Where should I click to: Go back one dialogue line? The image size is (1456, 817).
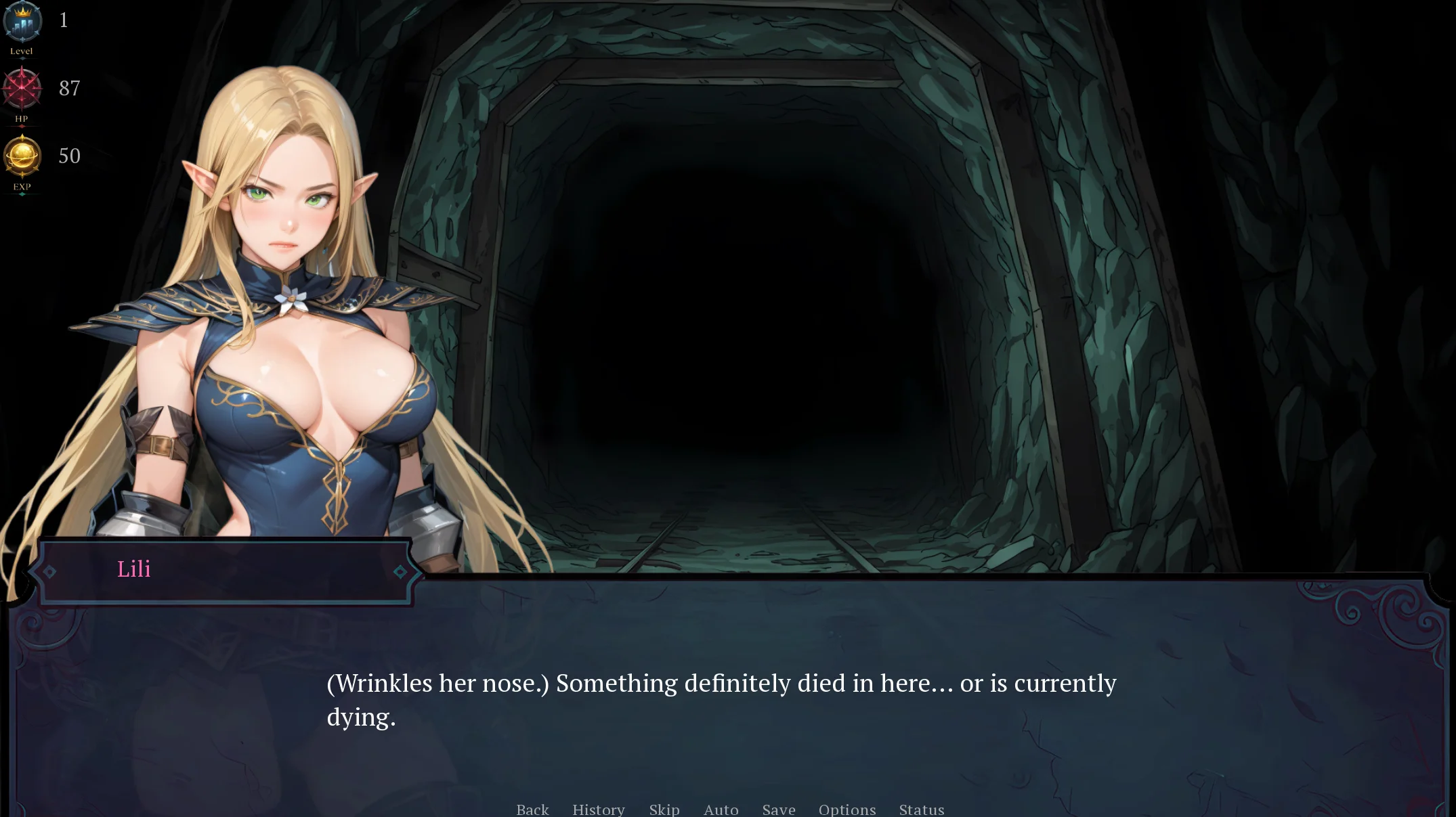tap(532, 809)
